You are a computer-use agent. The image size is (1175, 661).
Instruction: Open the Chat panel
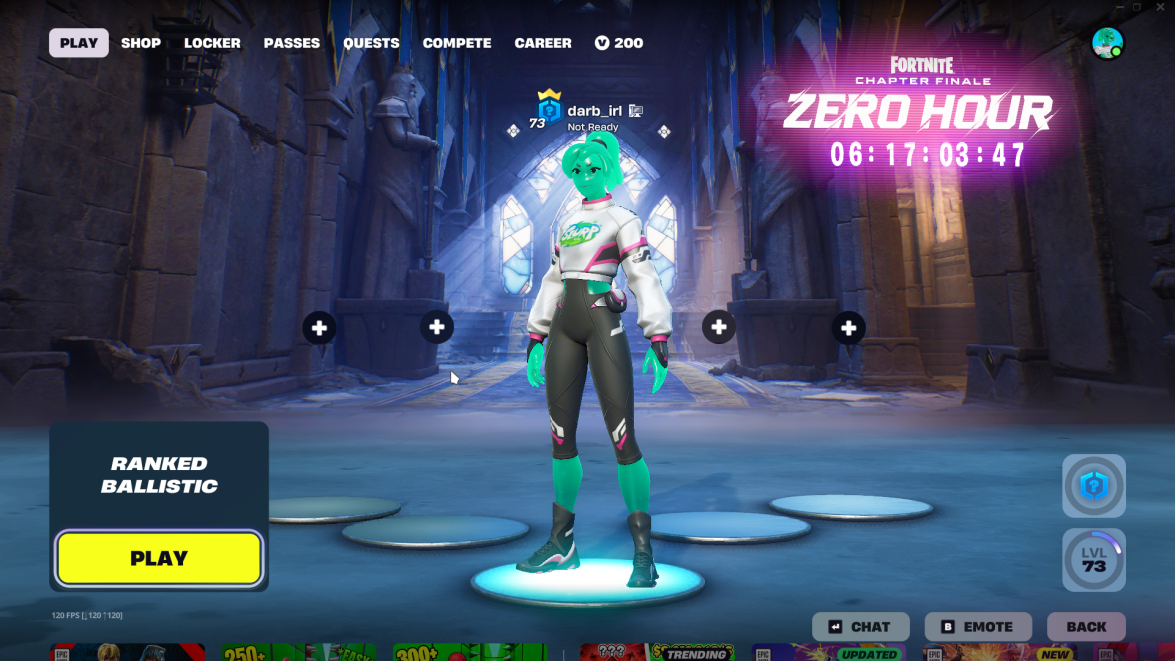click(x=860, y=627)
